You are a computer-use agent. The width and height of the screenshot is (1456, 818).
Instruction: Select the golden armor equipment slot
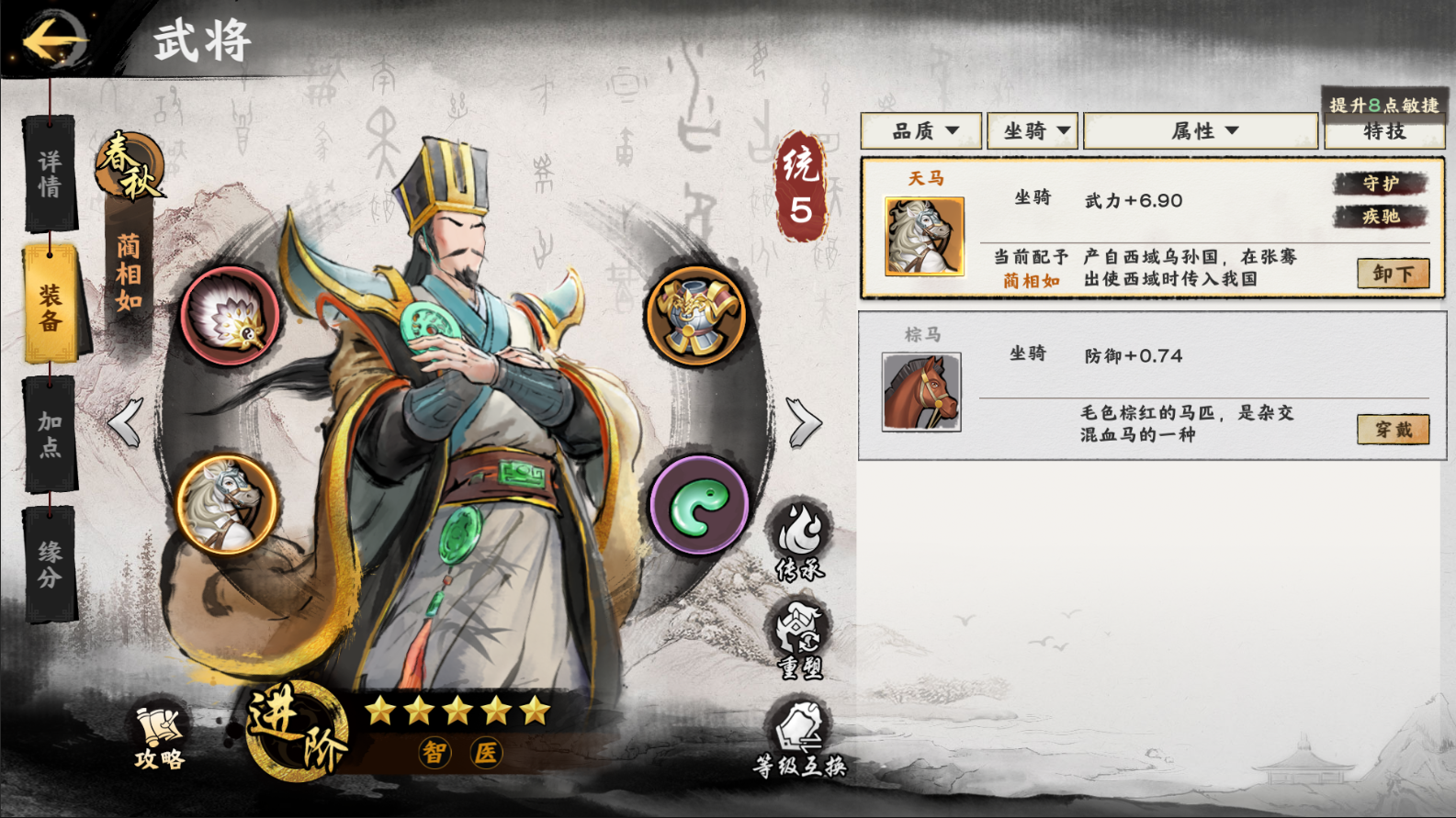point(696,316)
